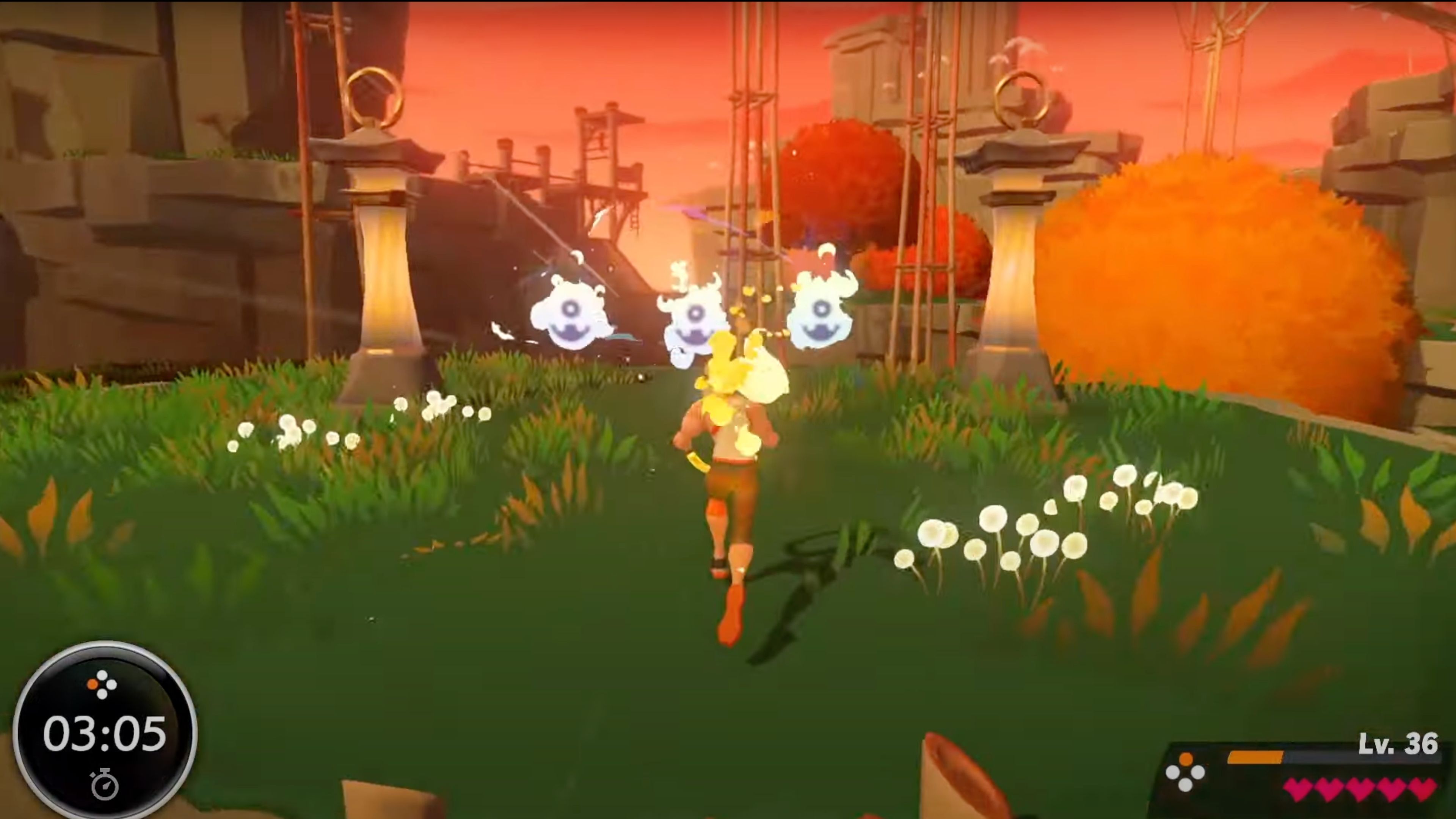Image resolution: width=1456 pixels, height=819 pixels.
Task: Select the orange dot on the XP panel cluster
Action: [x=1186, y=758]
